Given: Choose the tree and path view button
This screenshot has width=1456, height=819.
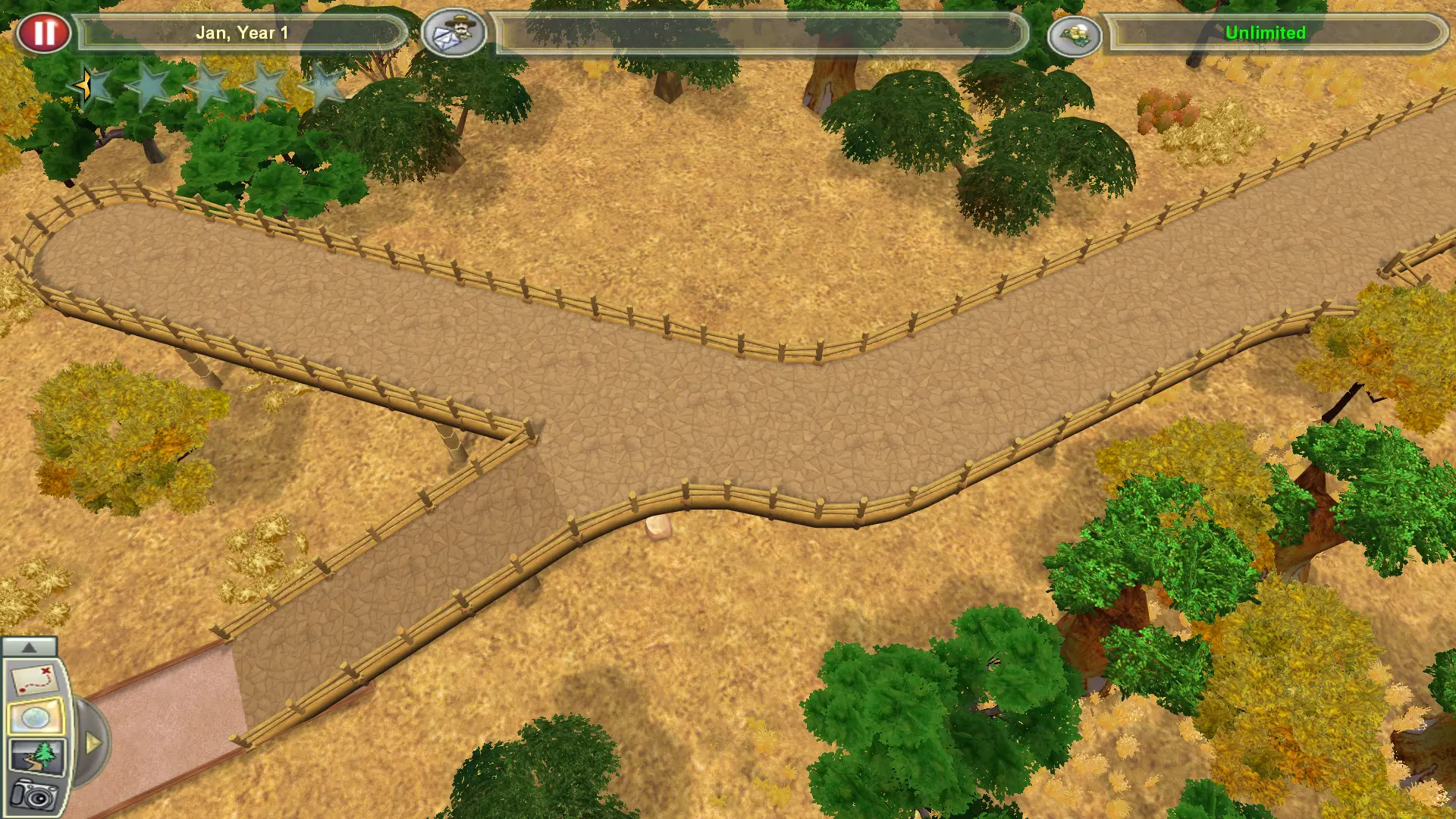Looking at the screenshot, I should (x=36, y=755).
